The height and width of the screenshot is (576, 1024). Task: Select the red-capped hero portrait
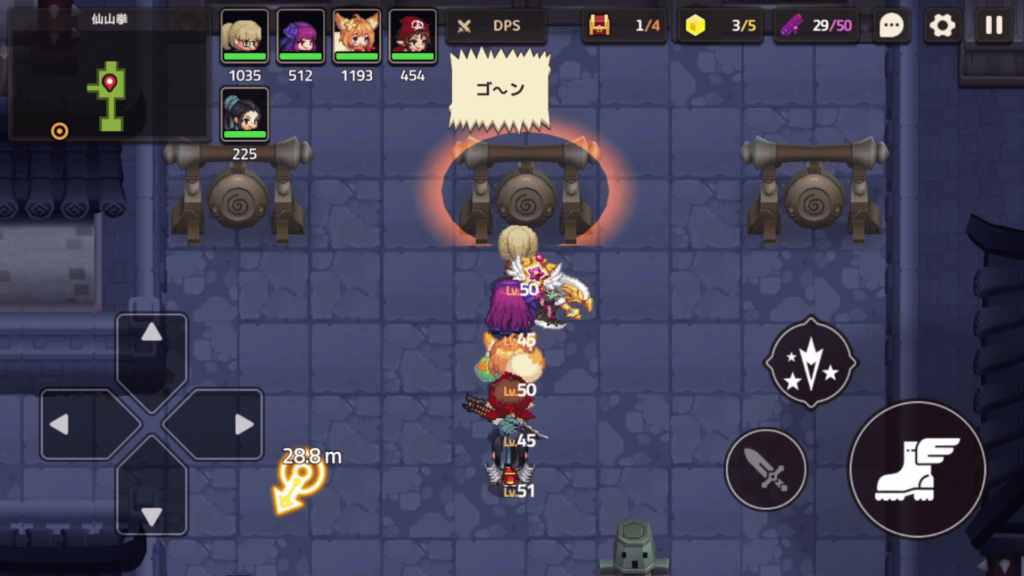(412, 37)
